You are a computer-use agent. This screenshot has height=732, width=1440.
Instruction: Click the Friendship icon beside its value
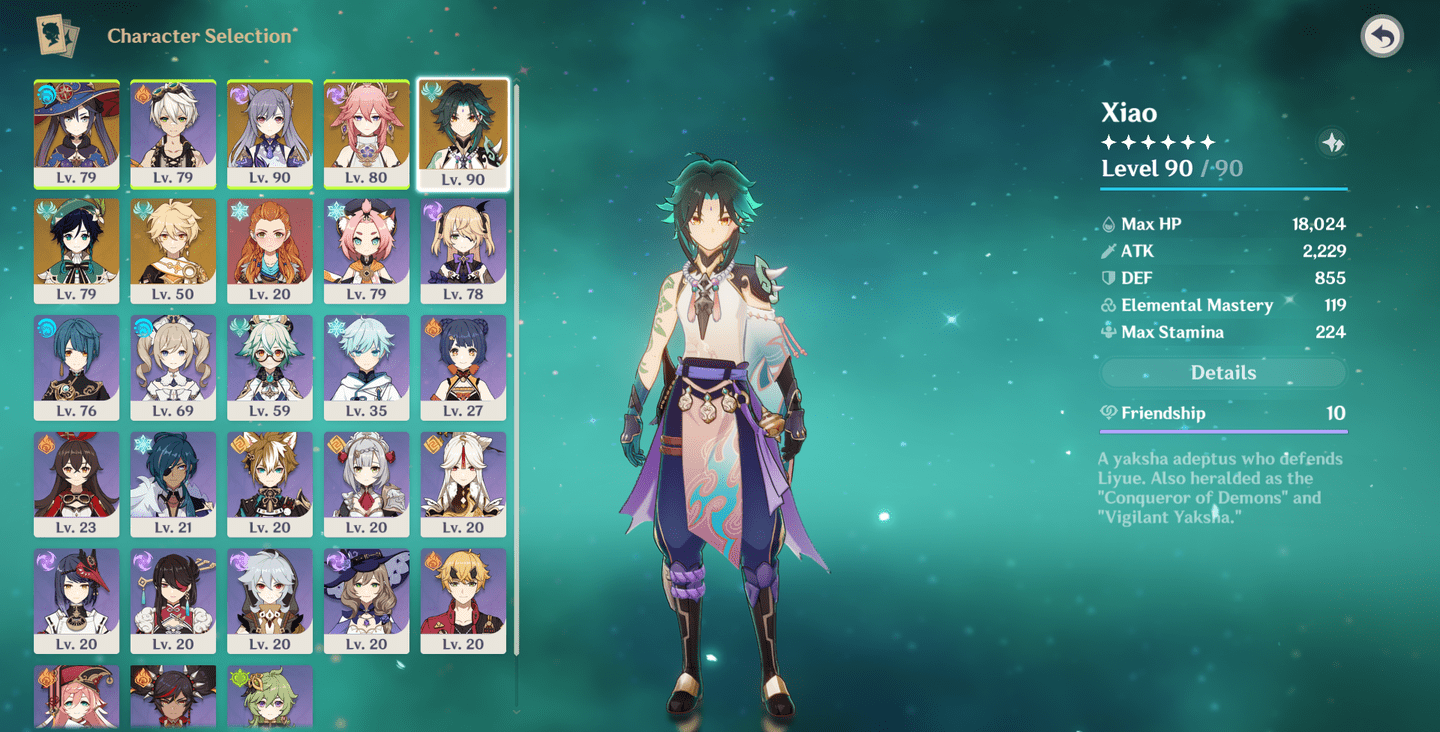click(x=1107, y=412)
